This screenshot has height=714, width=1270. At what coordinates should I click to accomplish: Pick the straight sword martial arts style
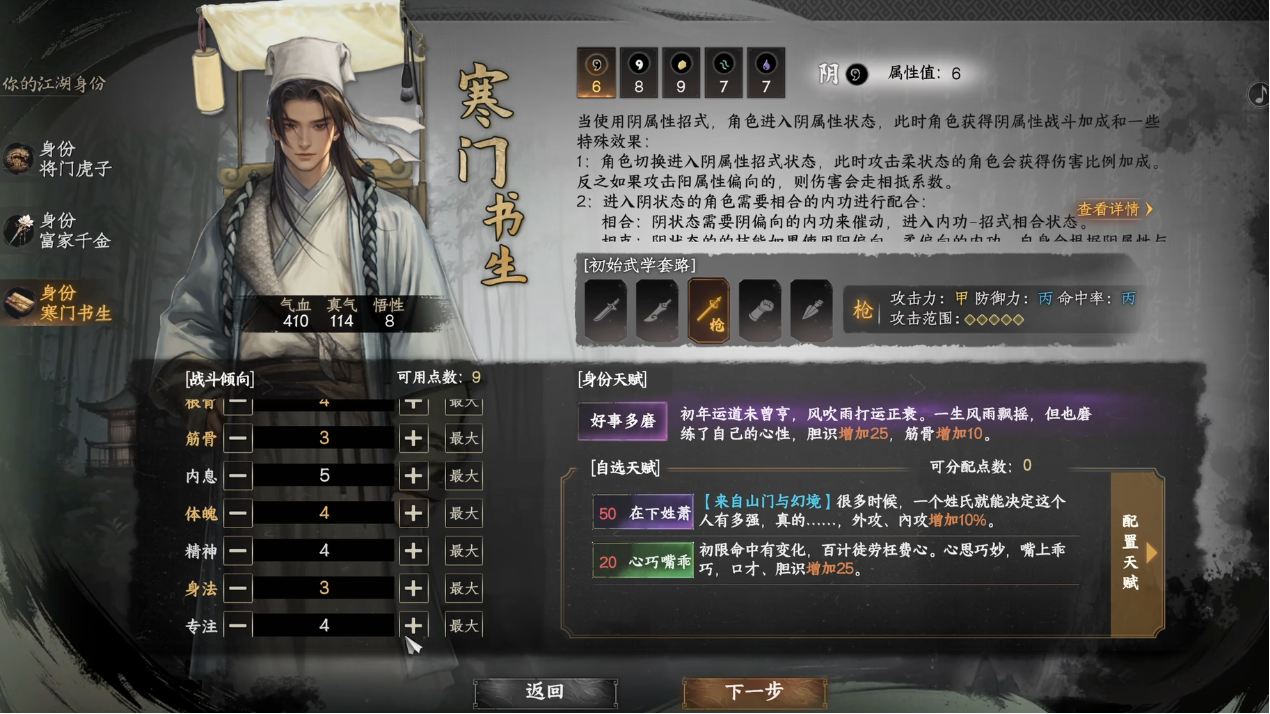click(x=605, y=311)
